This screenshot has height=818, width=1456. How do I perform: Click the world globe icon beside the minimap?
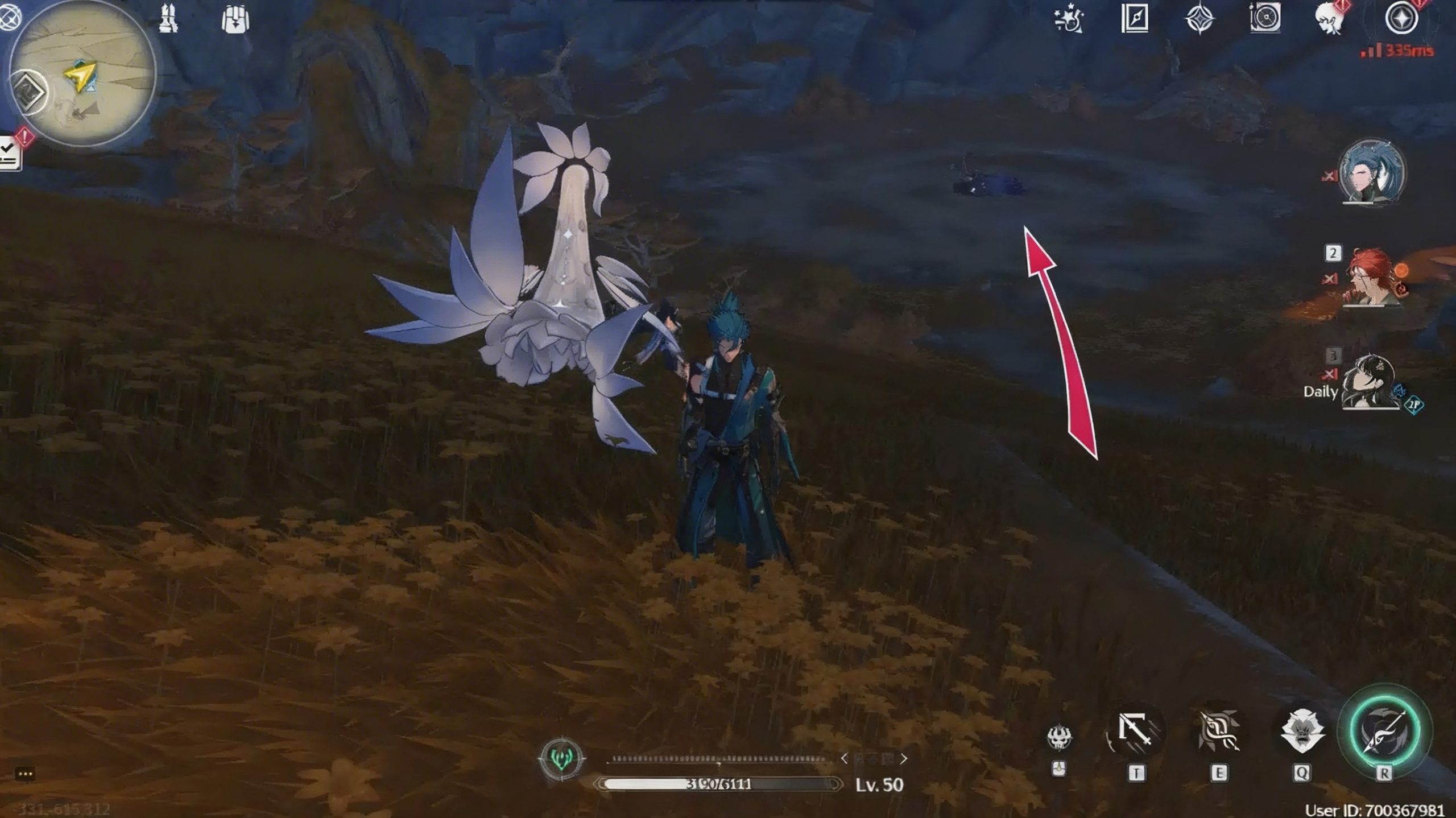click(x=9, y=17)
